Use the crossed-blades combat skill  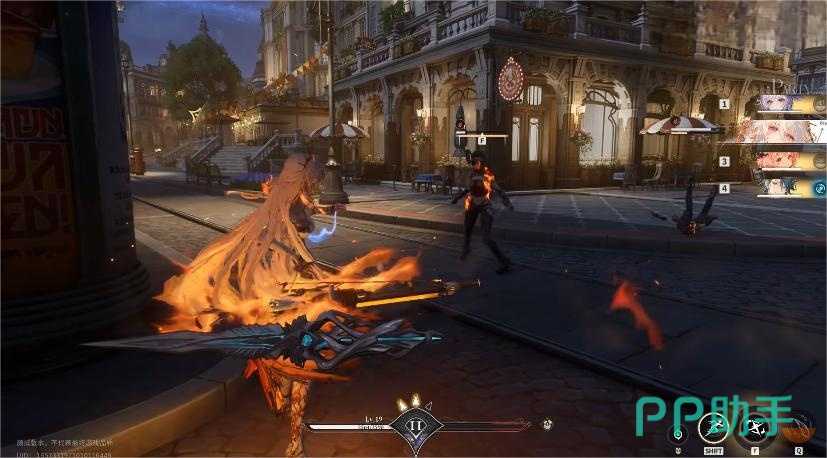(755, 429)
